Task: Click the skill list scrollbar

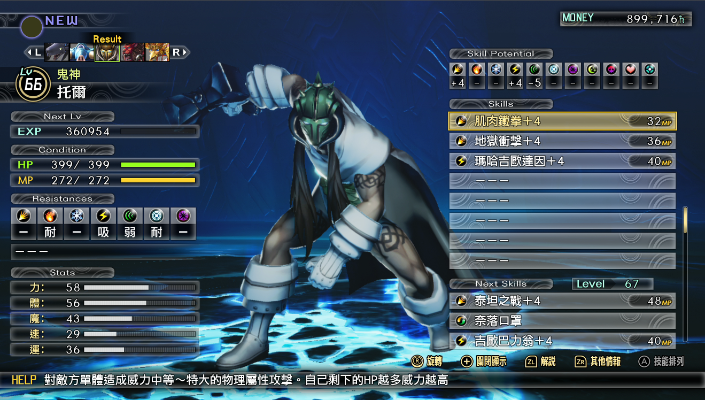Action: pos(686,232)
